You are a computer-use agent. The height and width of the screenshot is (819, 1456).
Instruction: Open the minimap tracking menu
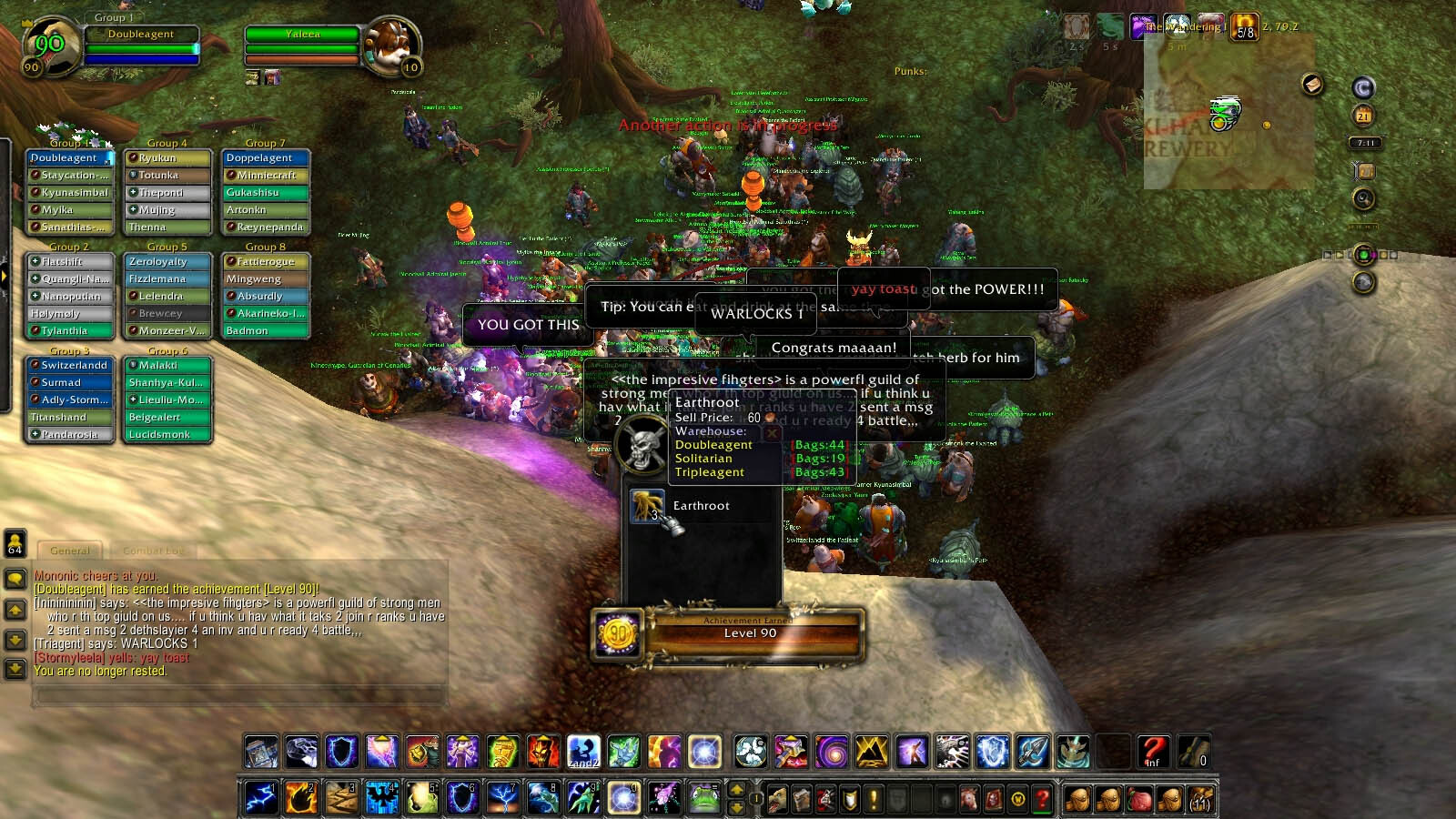click(1362, 197)
